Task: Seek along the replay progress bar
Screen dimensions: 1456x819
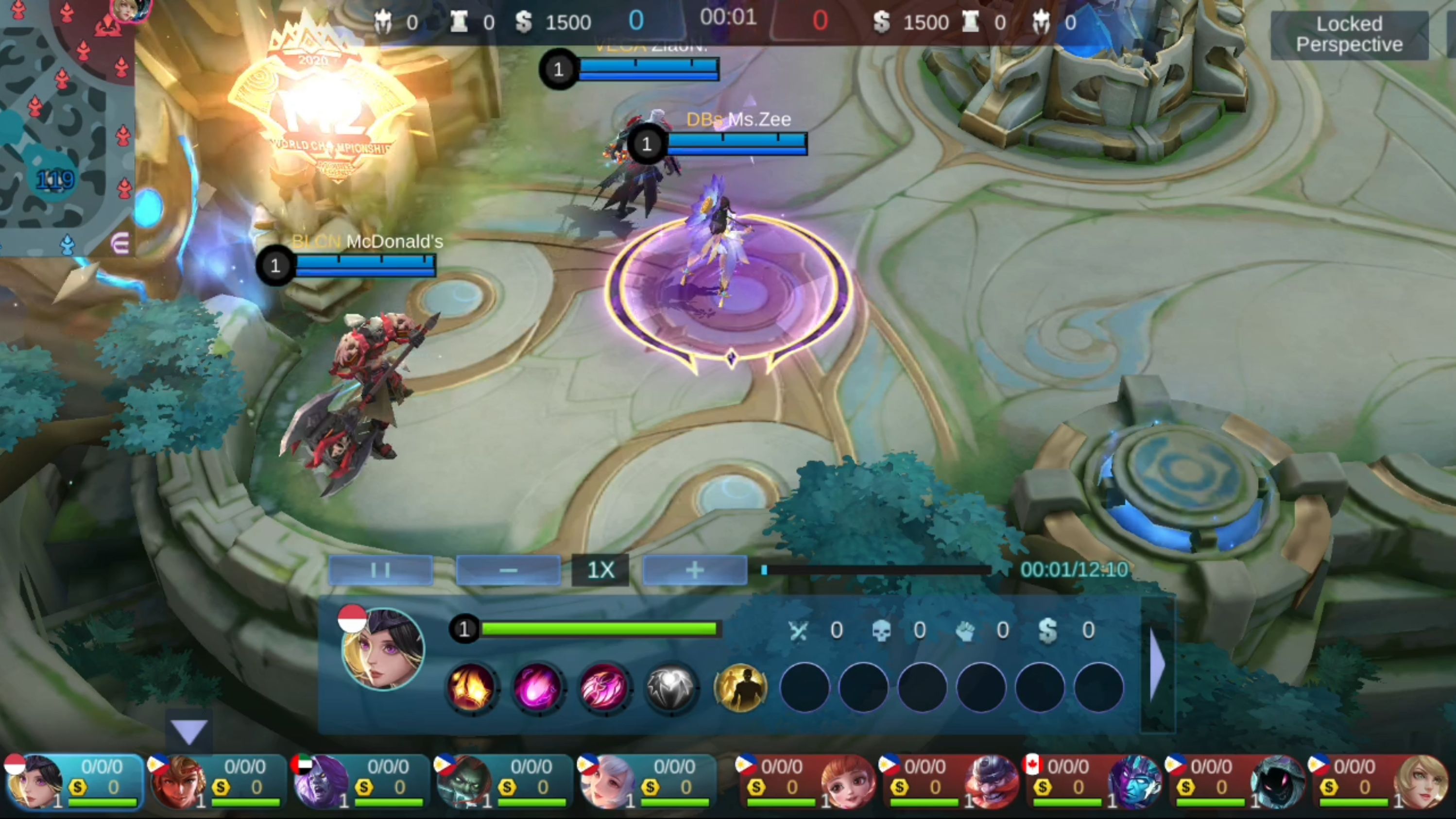Action: (876, 570)
